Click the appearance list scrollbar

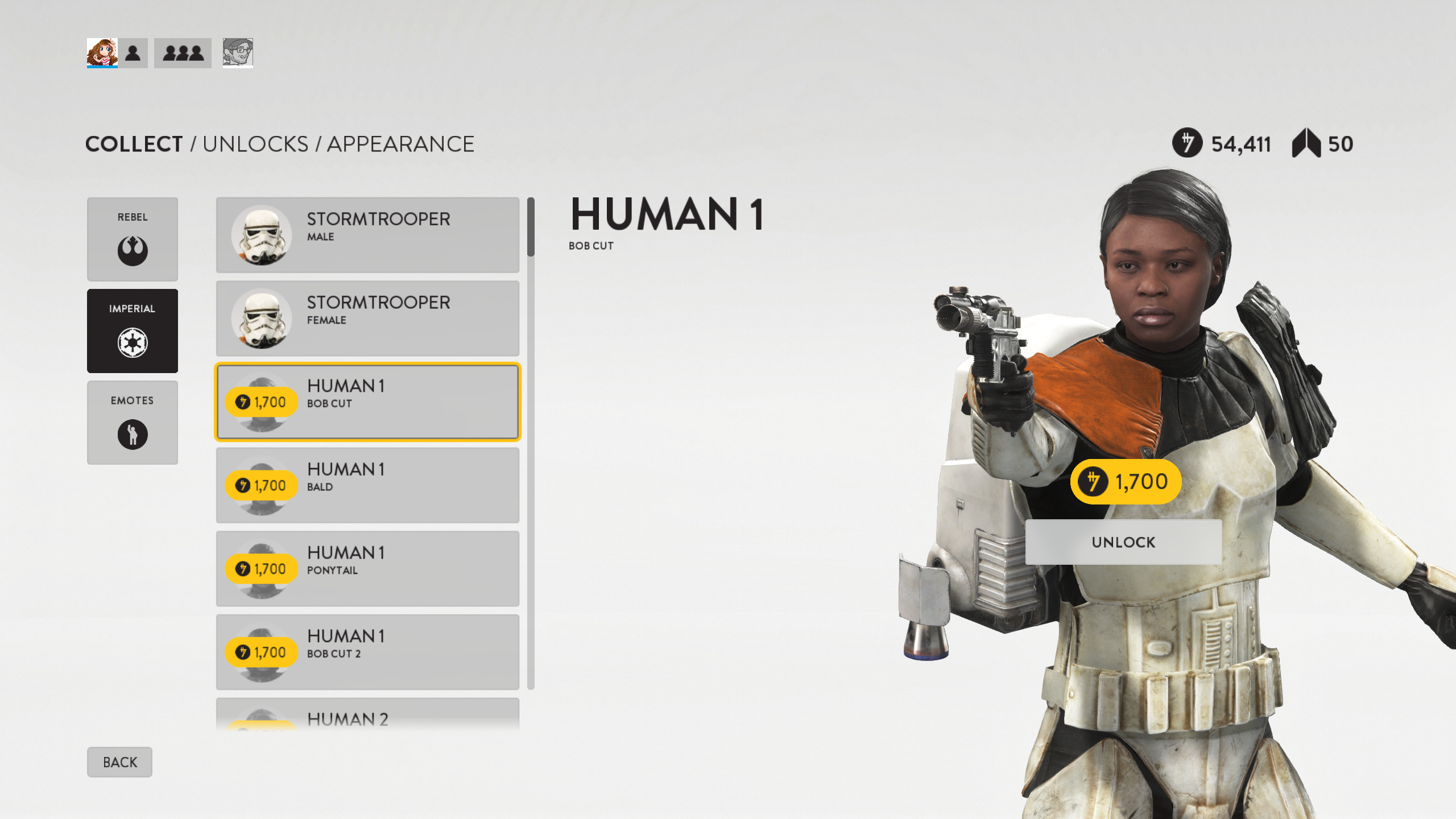pyautogui.click(x=531, y=444)
